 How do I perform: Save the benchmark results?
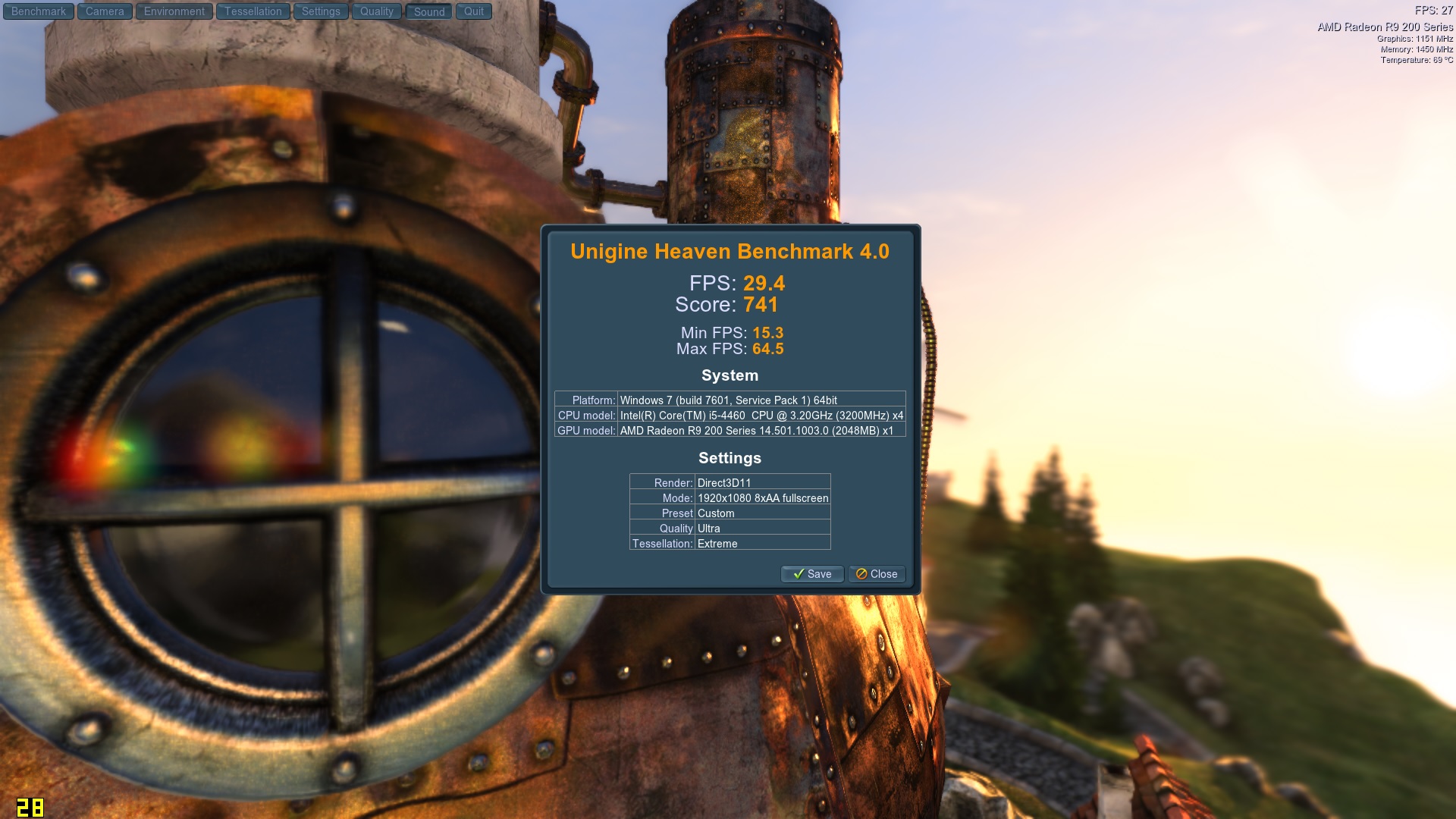tap(812, 574)
